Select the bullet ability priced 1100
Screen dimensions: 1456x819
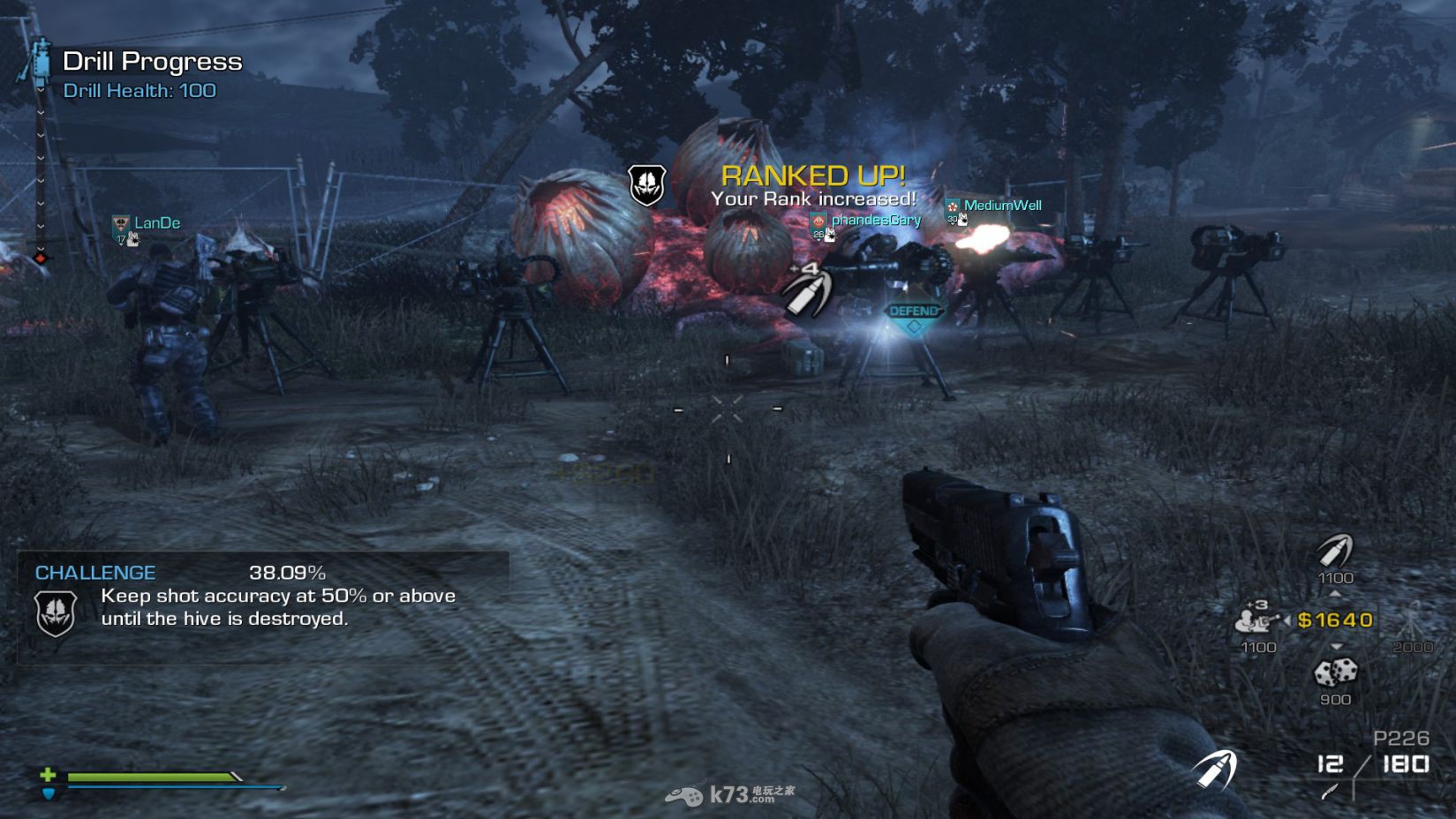click(x=1334, y=552)
